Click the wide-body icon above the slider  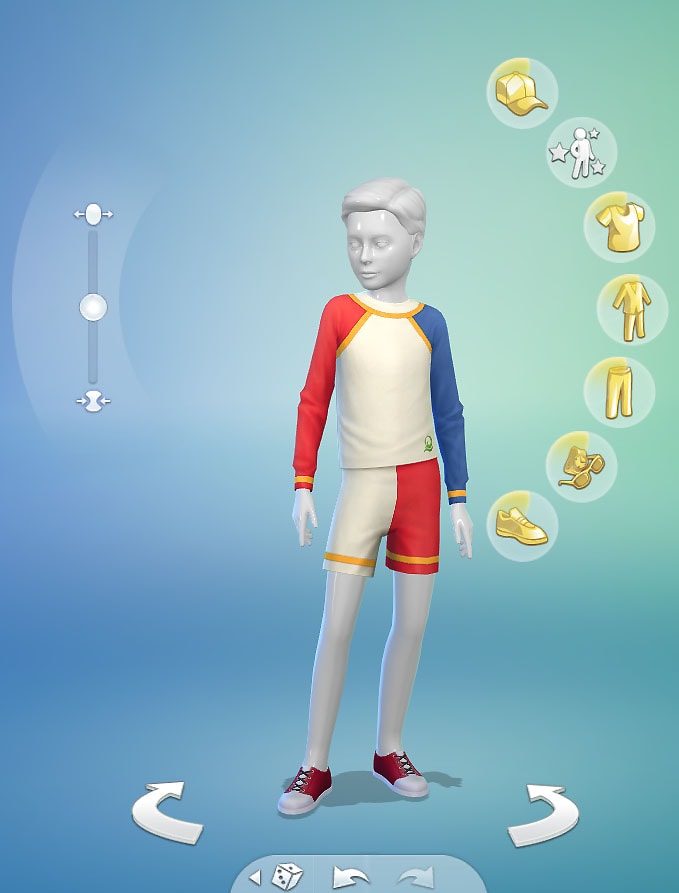[93, 214]
